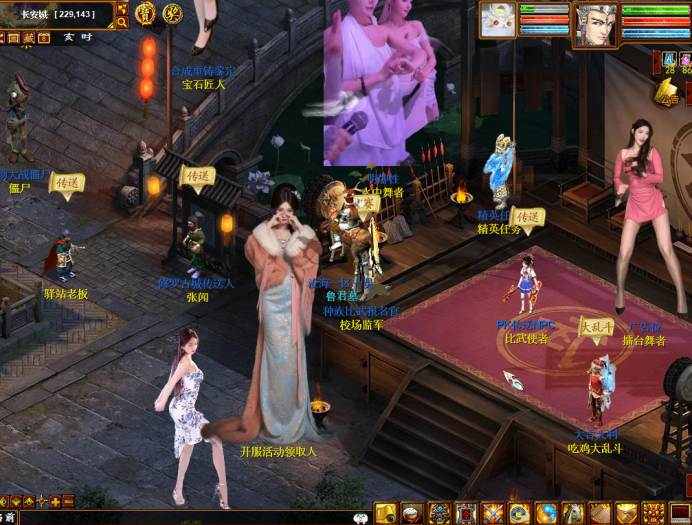This screenshot has height=525, width=692.
Task: Click the 传送 teleport flag above 张闯
Action: coord(198,176)
